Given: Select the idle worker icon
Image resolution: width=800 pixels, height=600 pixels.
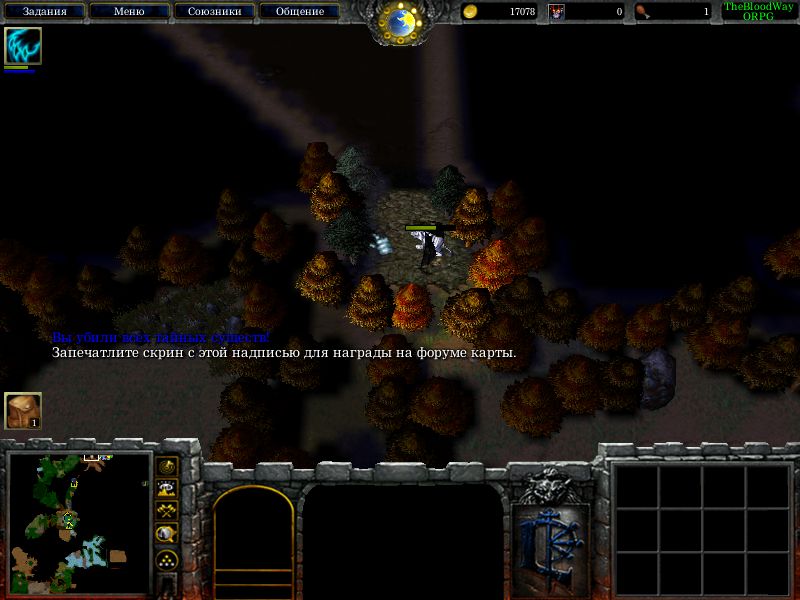Looking at the screenshot, I should click(x=22, y=410).
